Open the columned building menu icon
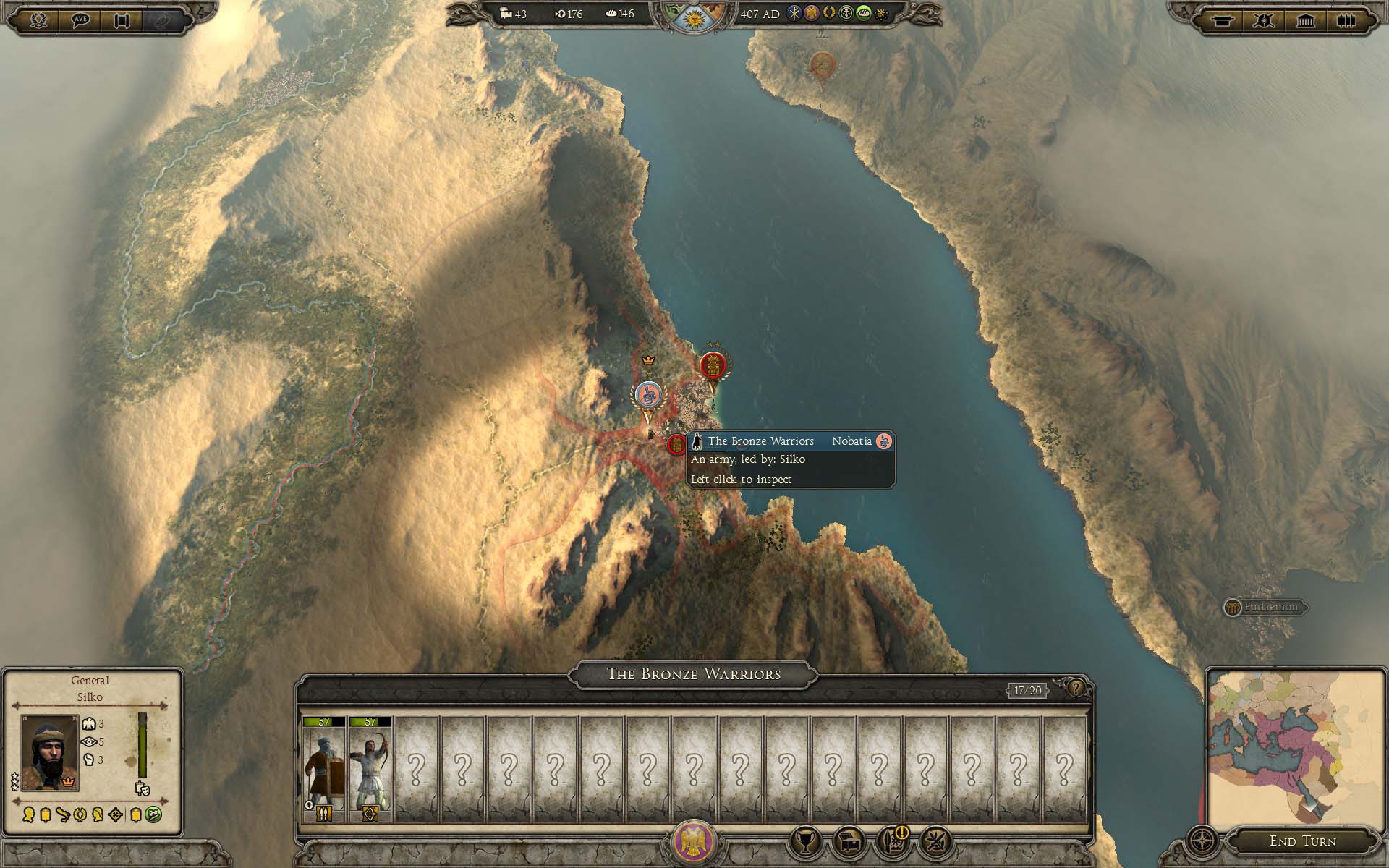The width and height of the screenshot is (1389, 868). (x=1305, y=20)
